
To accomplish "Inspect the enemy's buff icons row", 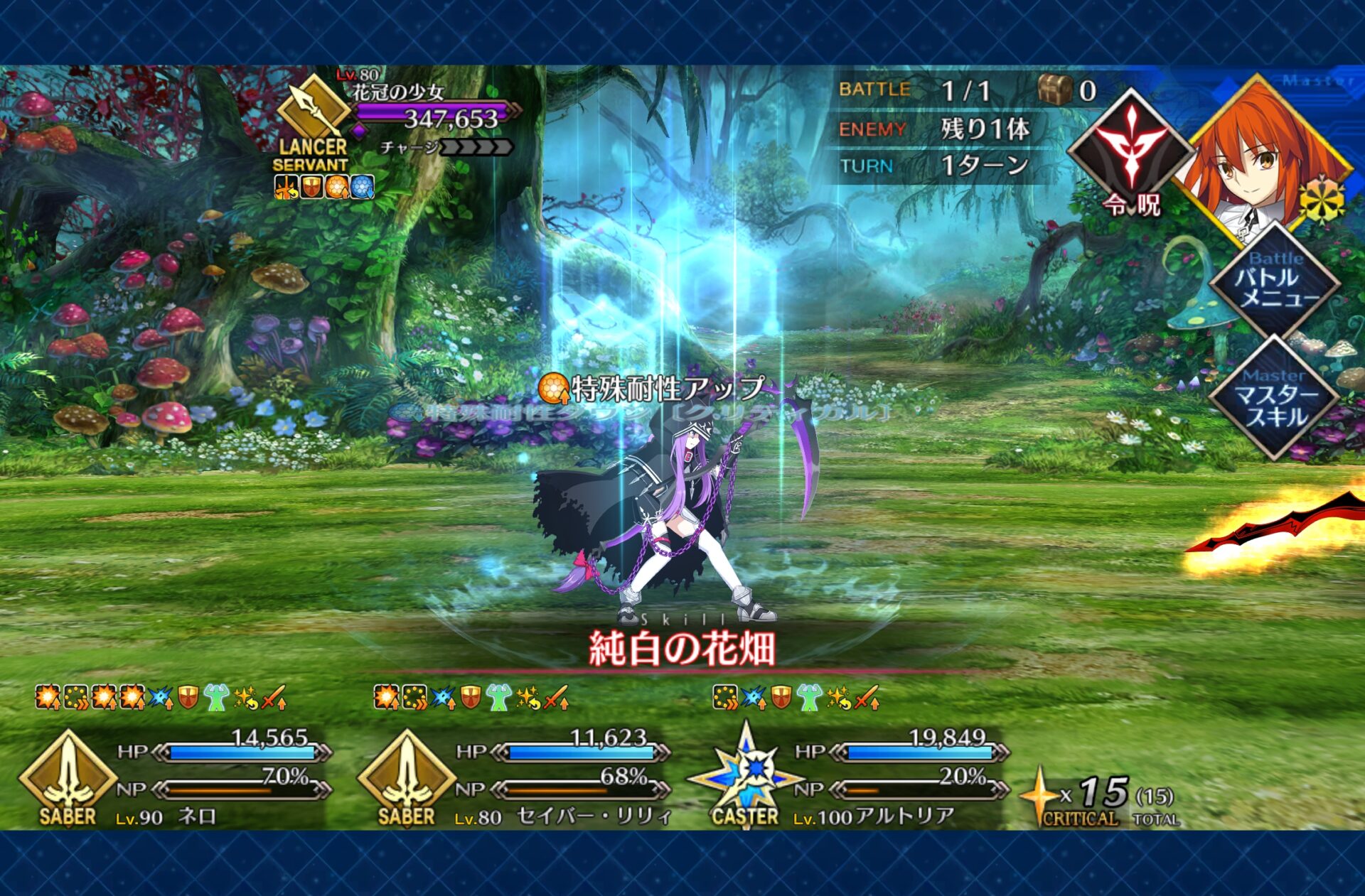I will [x=323, y=187].
